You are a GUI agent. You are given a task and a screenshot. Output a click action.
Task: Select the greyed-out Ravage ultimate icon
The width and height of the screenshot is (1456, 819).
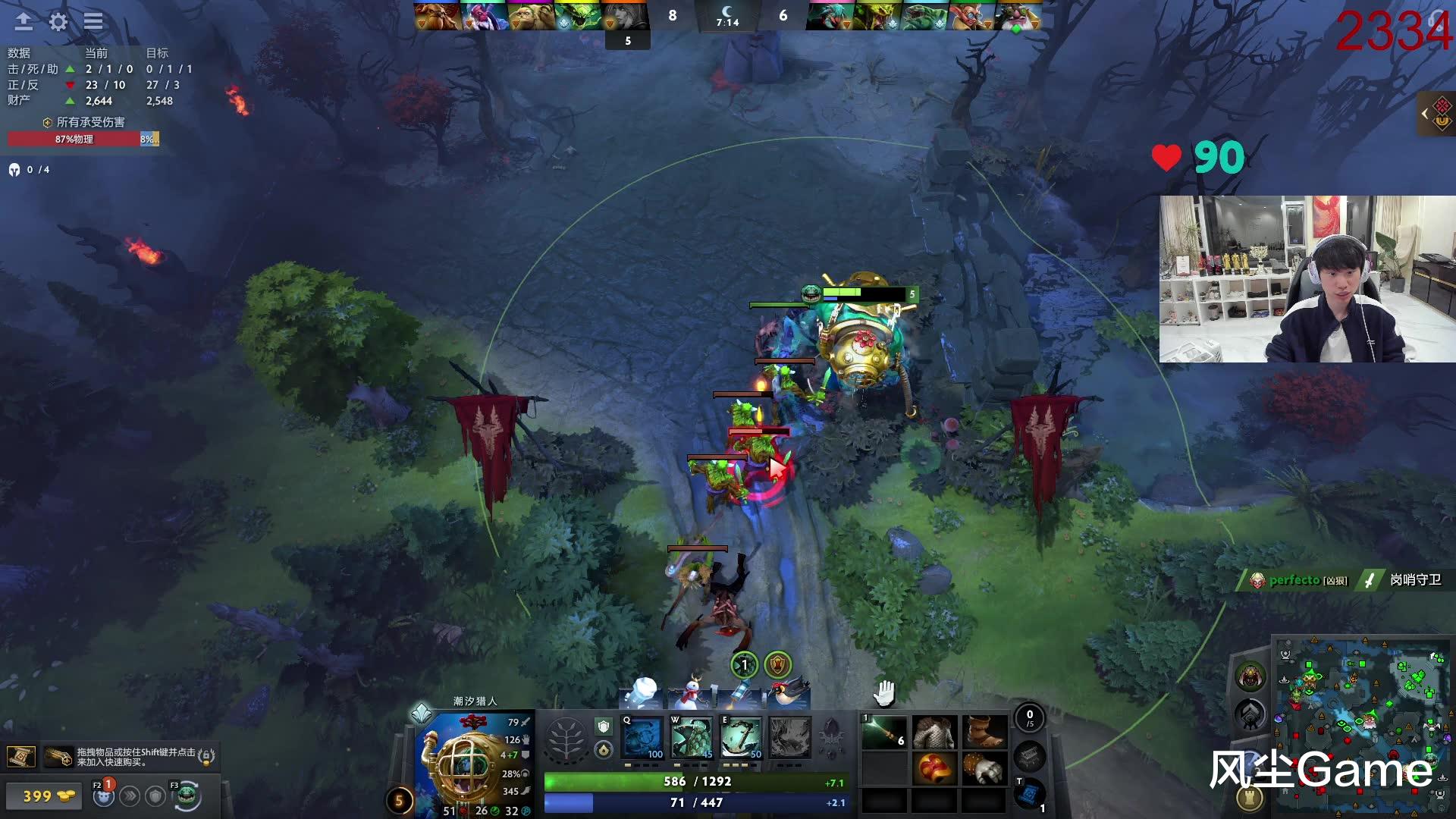coord(789,737)
